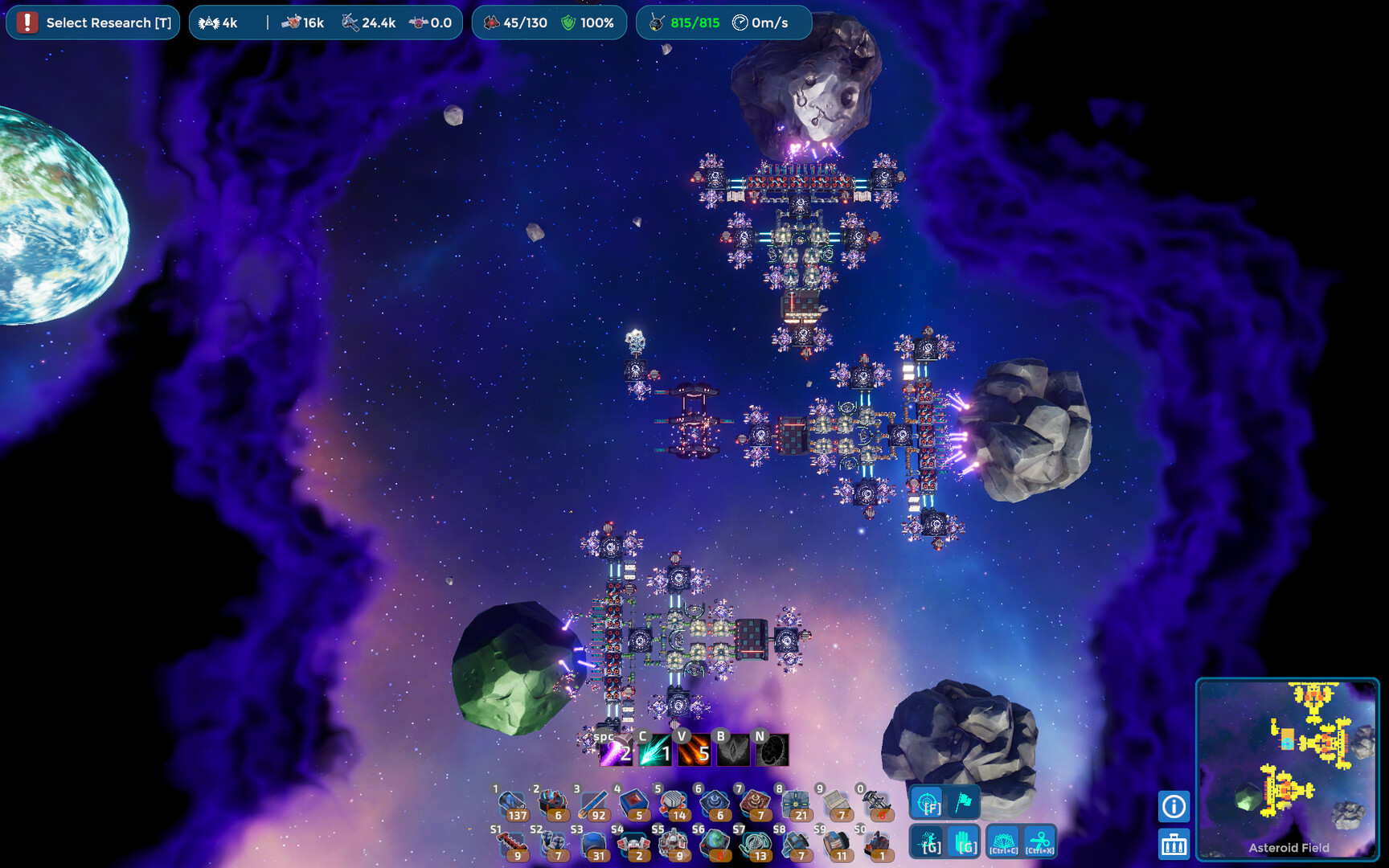Activate the teal C ability

coord(654,753)
